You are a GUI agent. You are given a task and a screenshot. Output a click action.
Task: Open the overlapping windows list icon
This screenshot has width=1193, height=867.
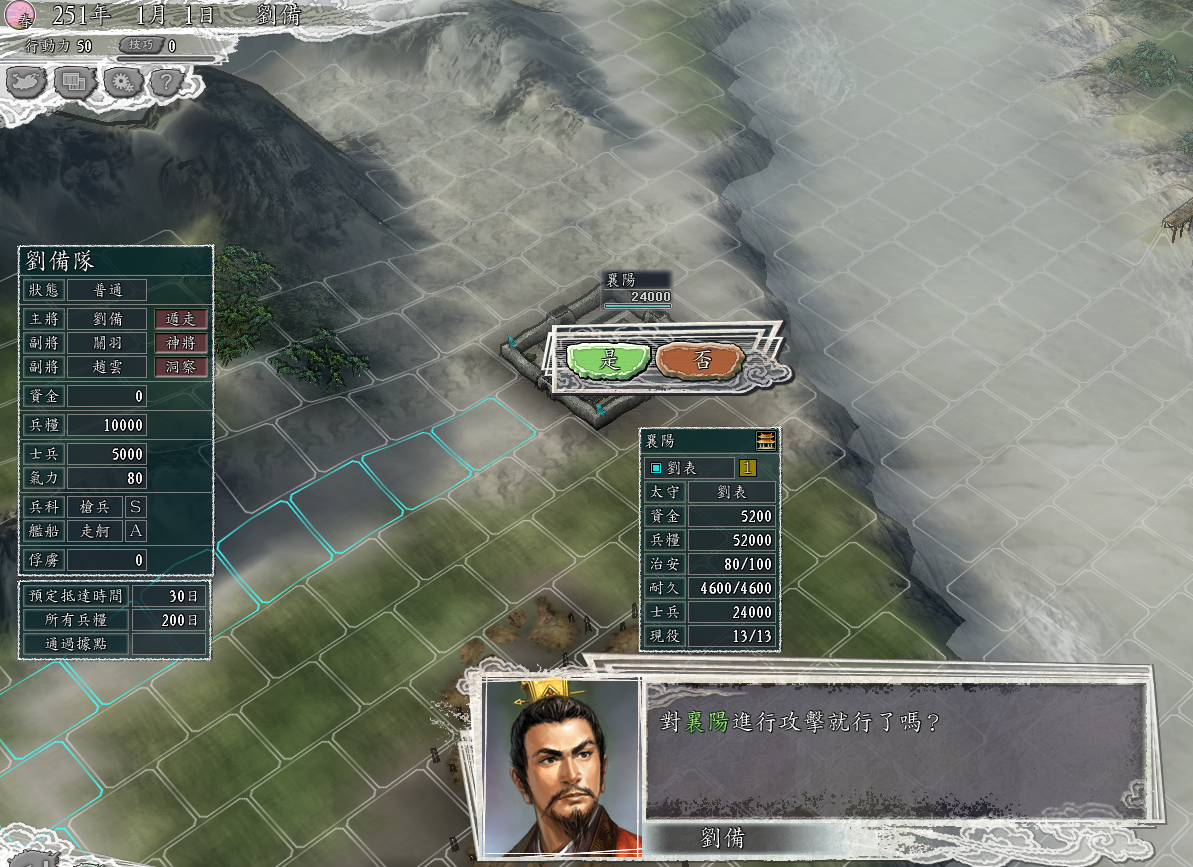pyautogui.click(x=75, y=82)
